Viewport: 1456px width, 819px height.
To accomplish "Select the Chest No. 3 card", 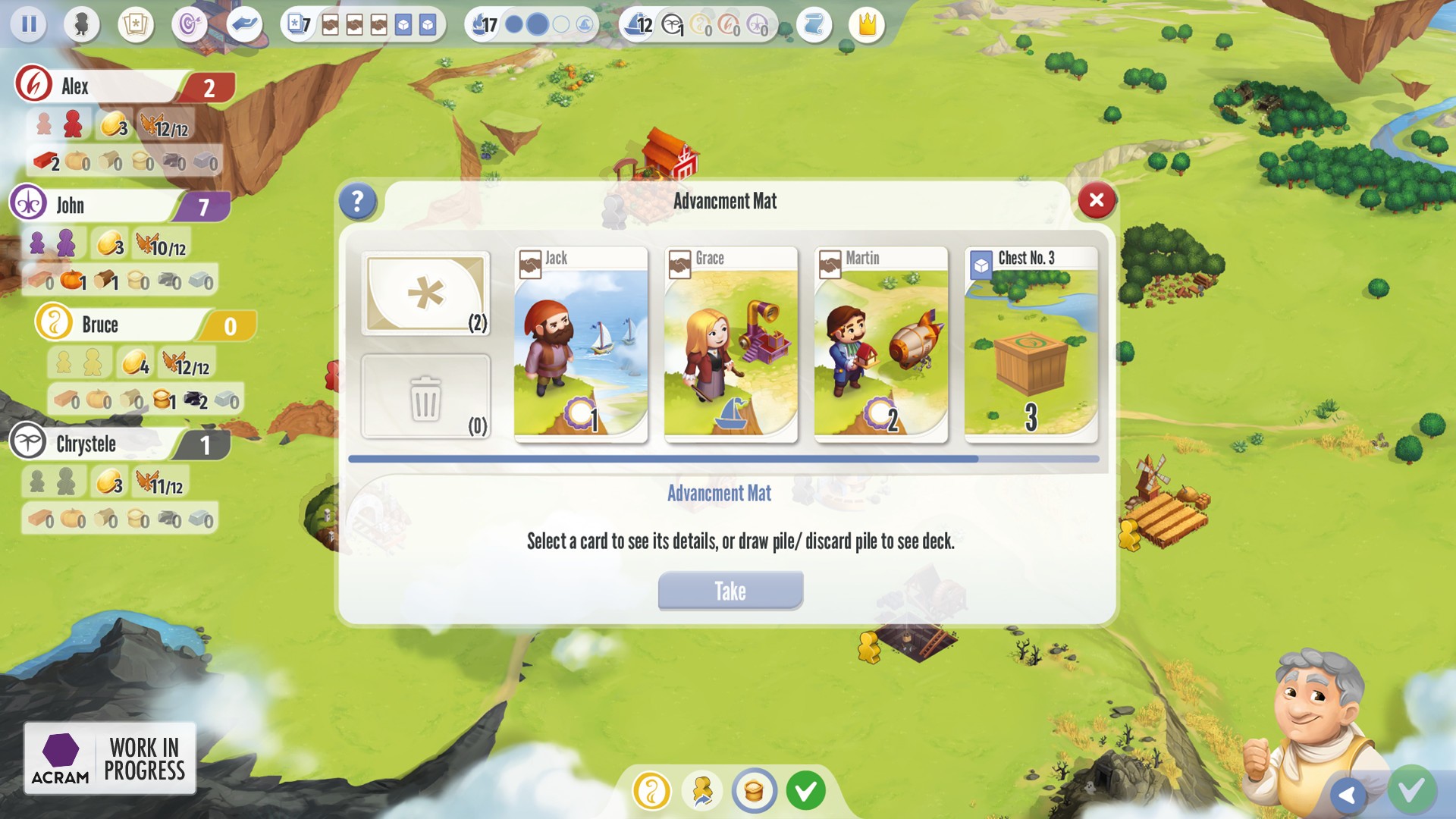I will (1031, 345).
